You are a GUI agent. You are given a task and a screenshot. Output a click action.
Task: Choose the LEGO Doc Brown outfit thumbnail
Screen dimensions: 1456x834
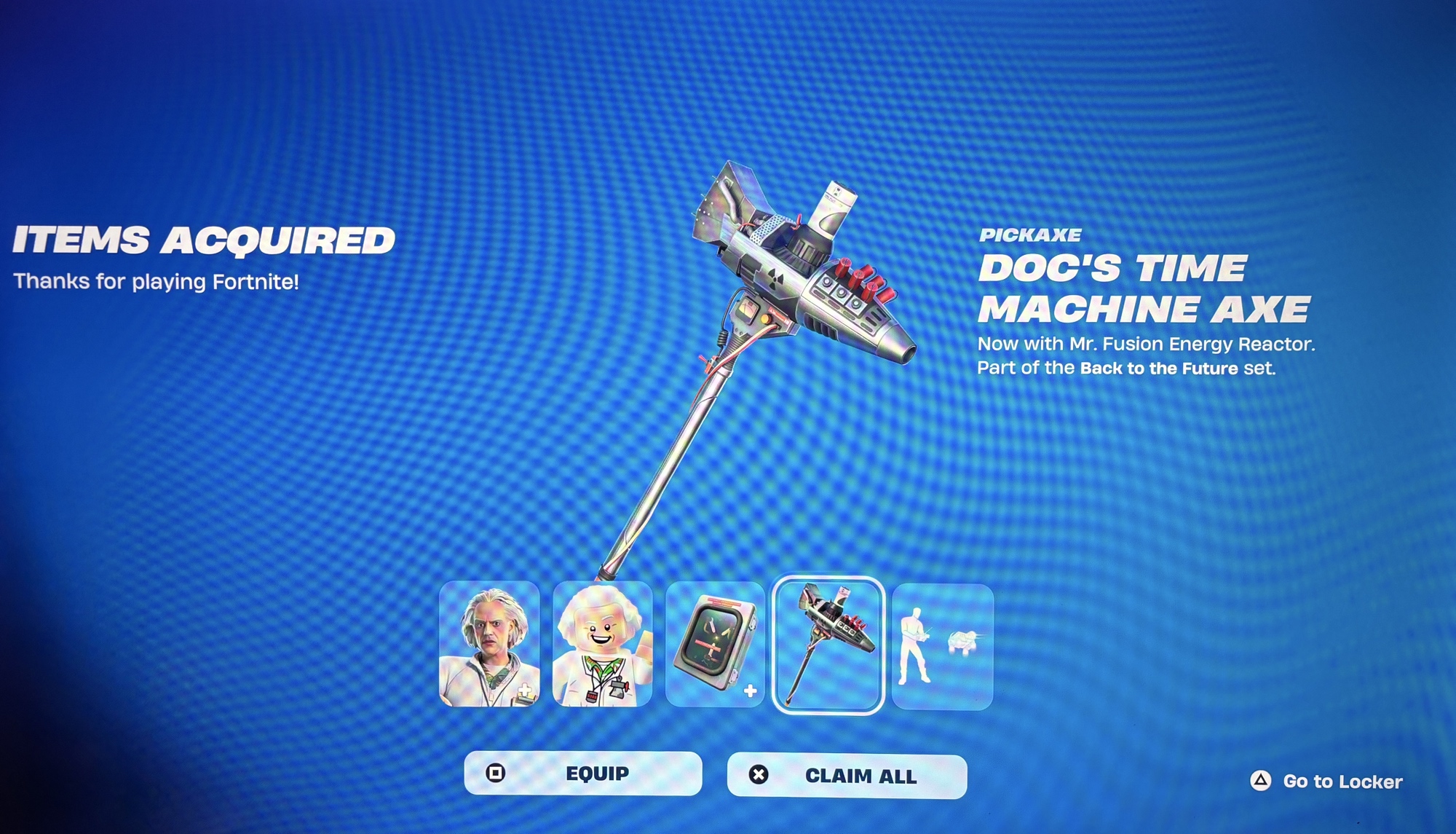tap(602, 645)
